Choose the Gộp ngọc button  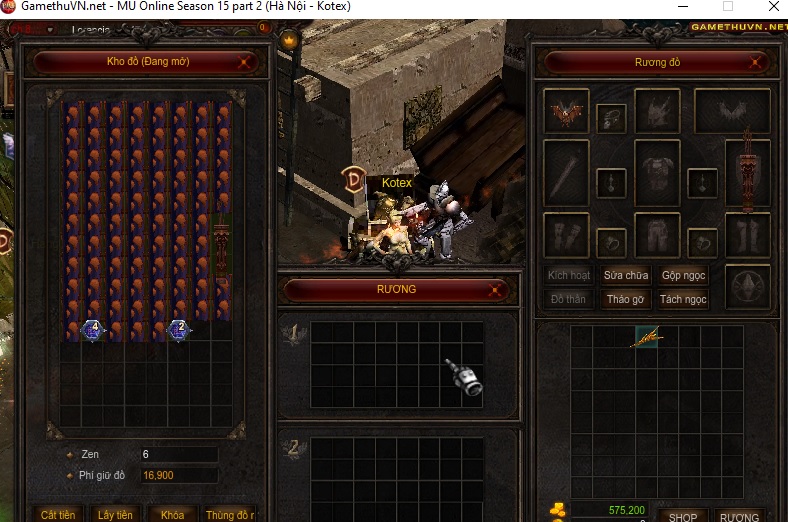click(684, 275)
